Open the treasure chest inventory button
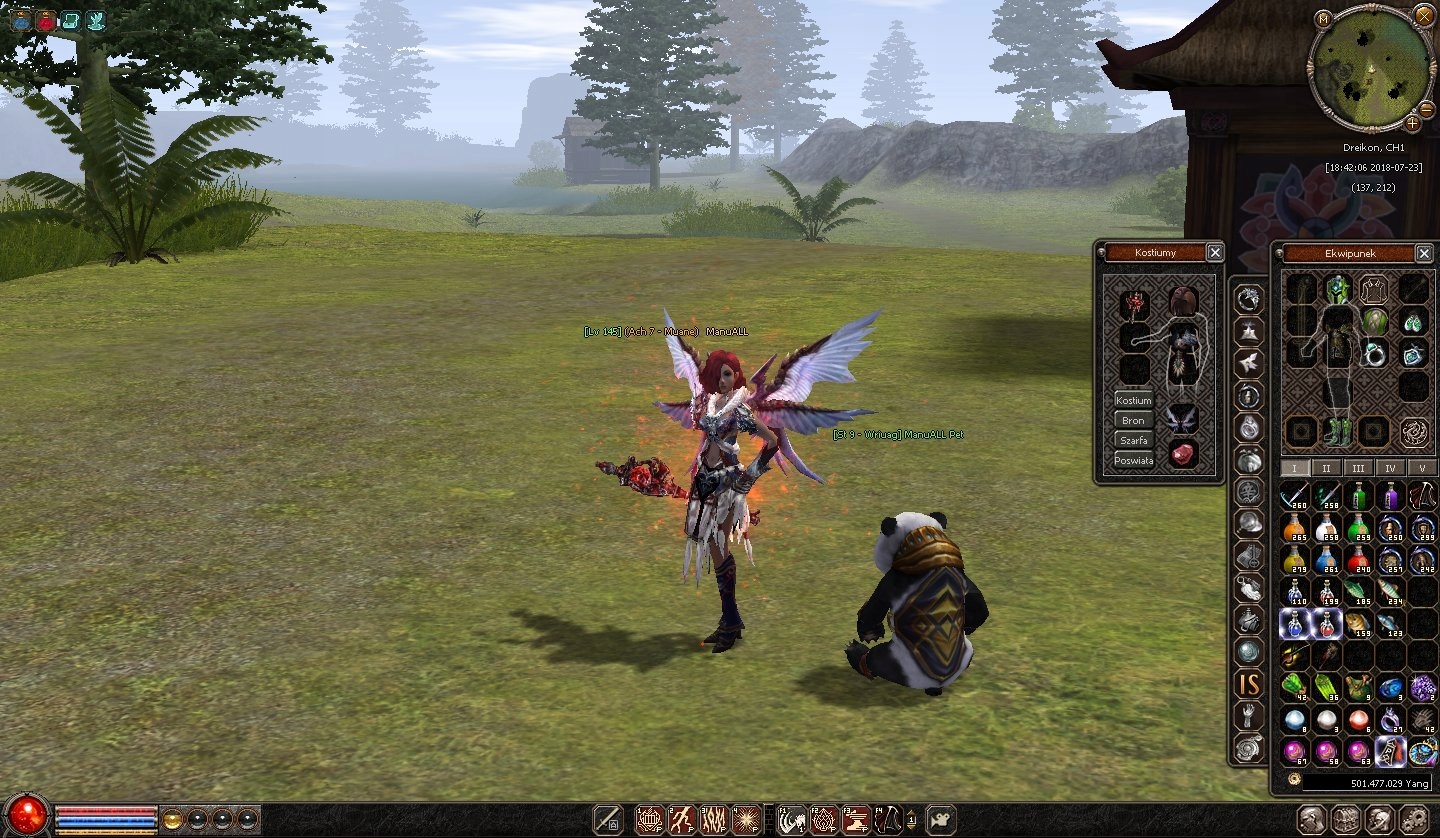The width and height of the screenshot is (1440, 838). point(1346,818)
